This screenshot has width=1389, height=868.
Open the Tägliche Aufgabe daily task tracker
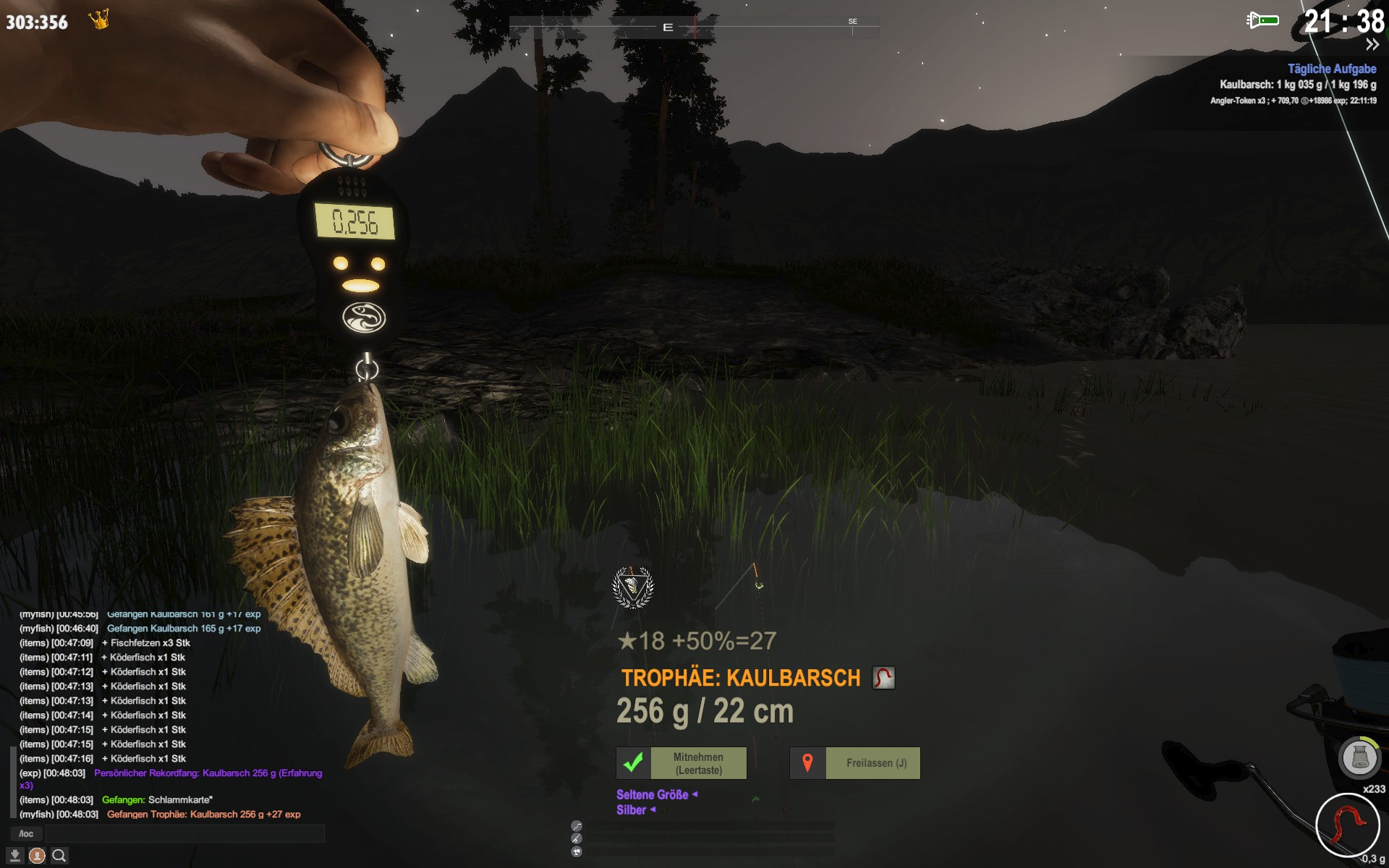click(1331, 69)
